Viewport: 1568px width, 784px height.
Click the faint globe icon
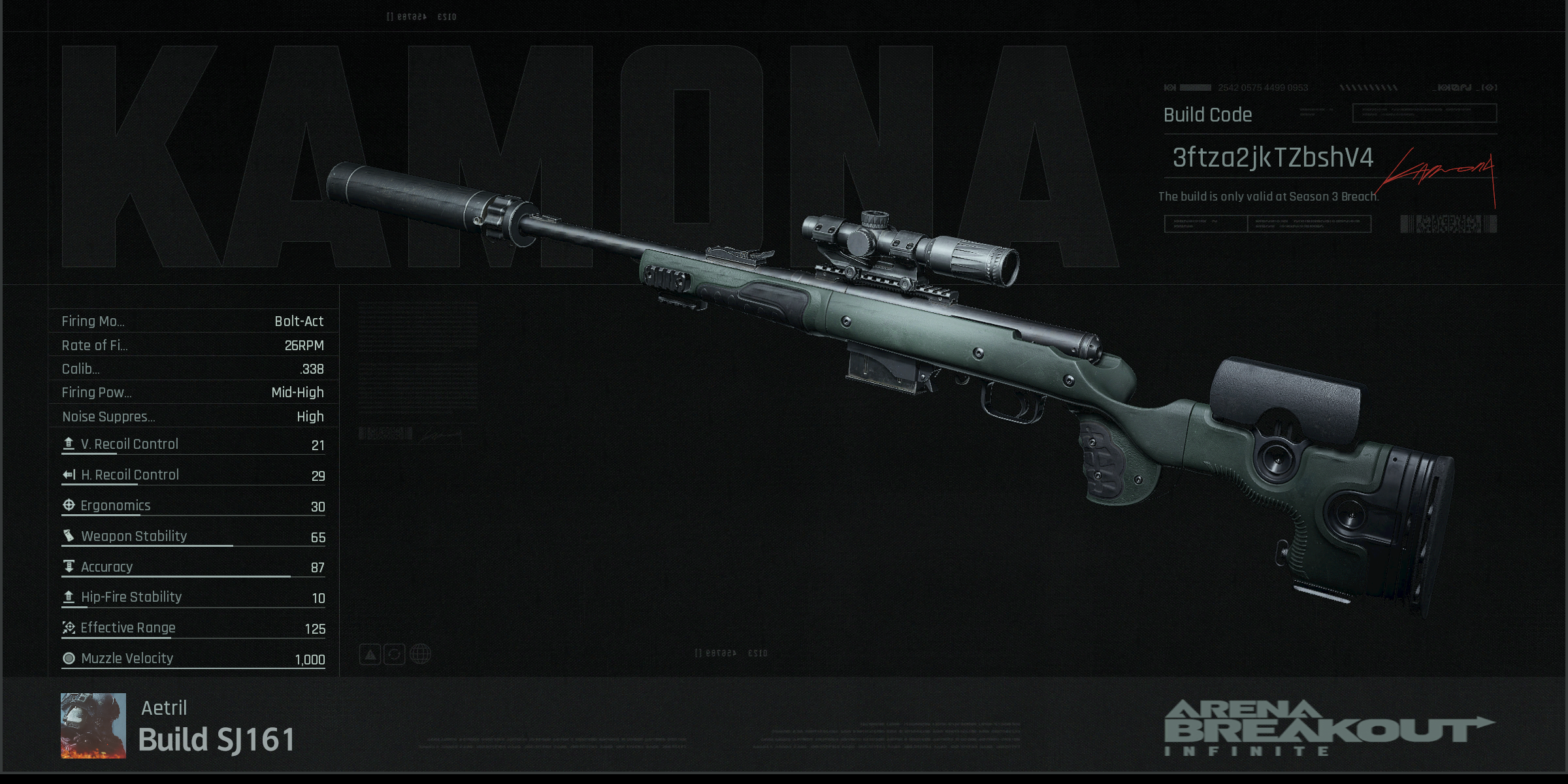tap(420, 654)
